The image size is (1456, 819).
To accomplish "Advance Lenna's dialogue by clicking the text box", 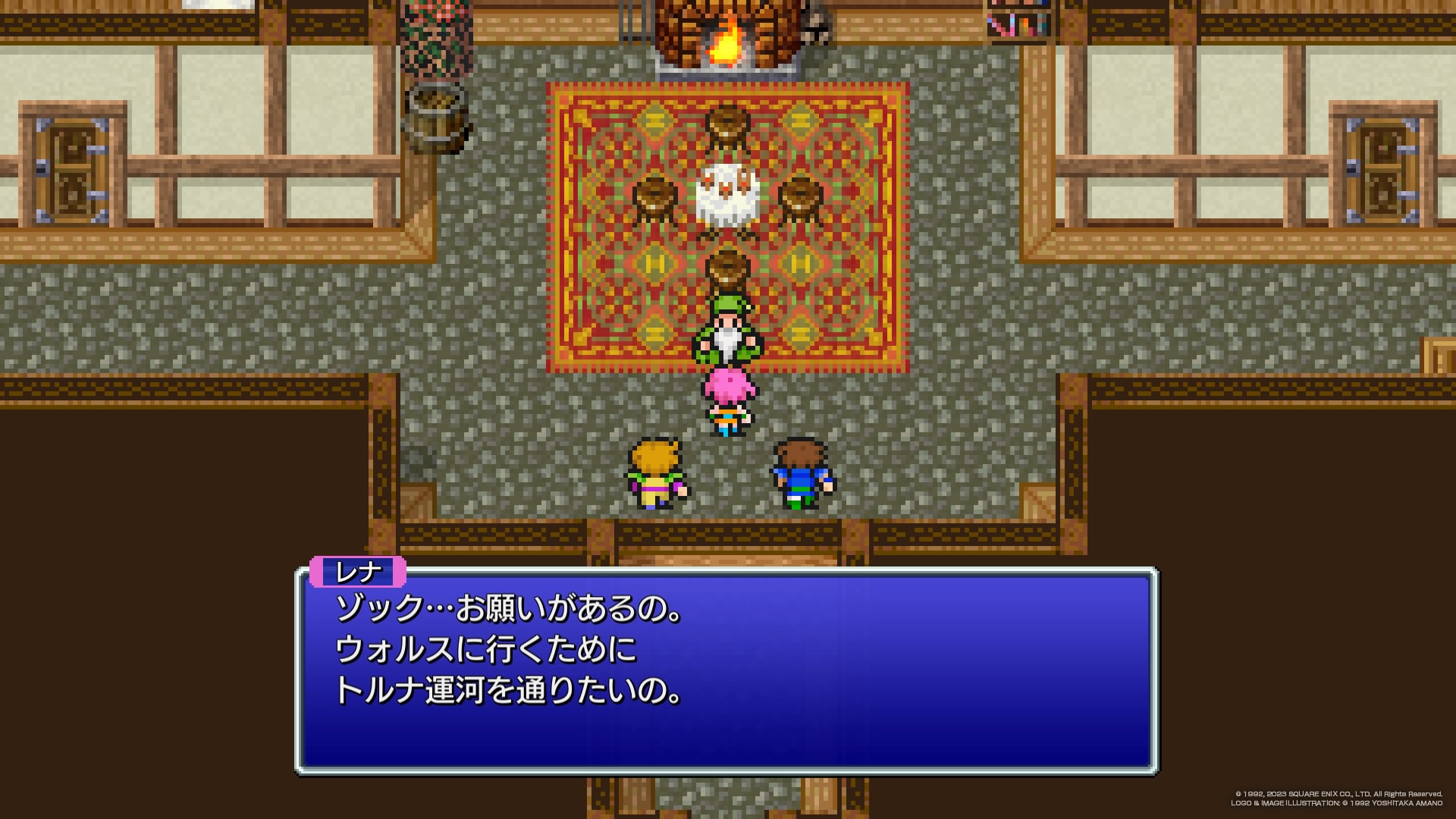I will (726, 670).
